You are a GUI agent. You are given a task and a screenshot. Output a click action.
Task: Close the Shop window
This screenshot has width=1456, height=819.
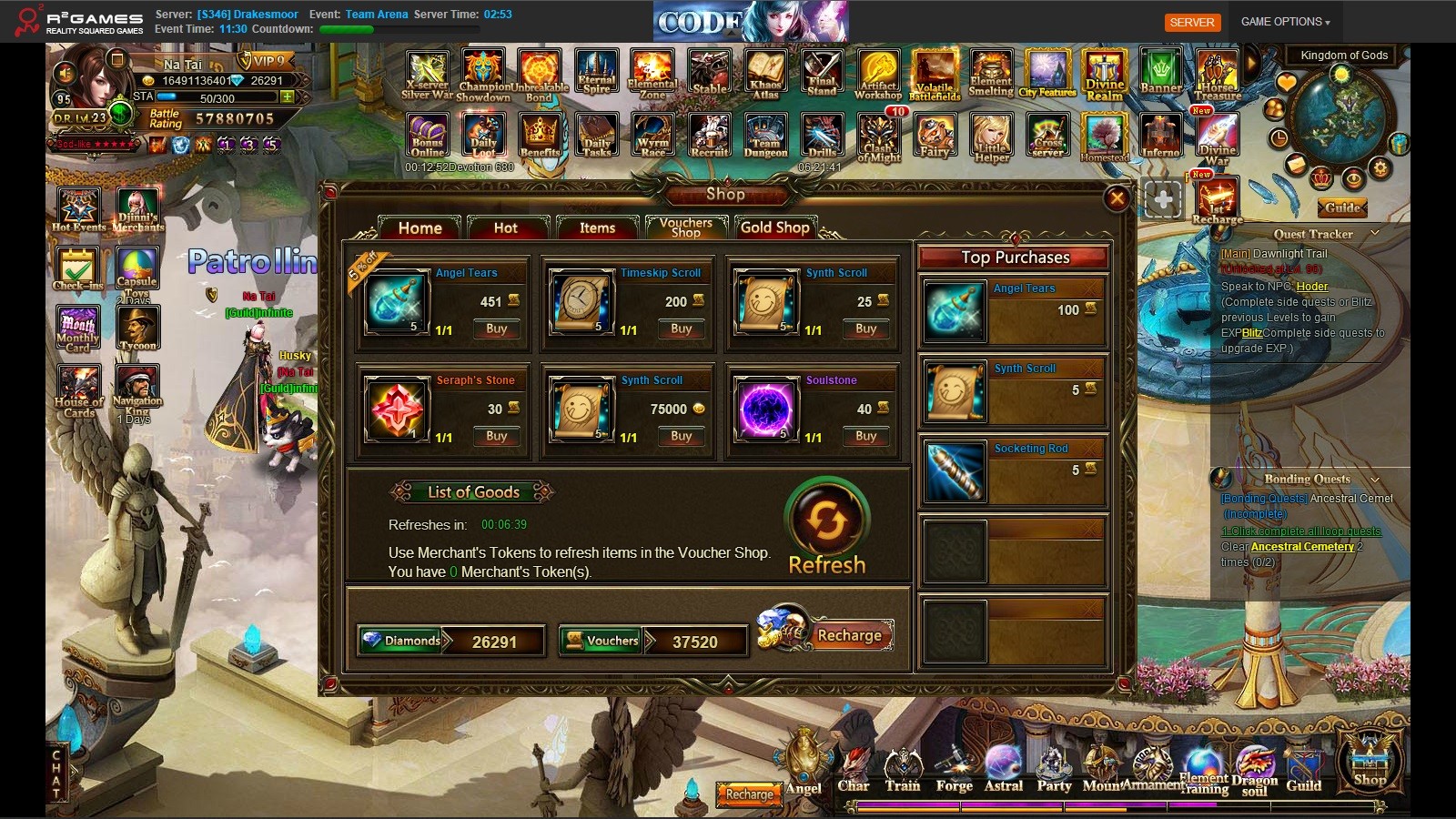pos(1117,198)
